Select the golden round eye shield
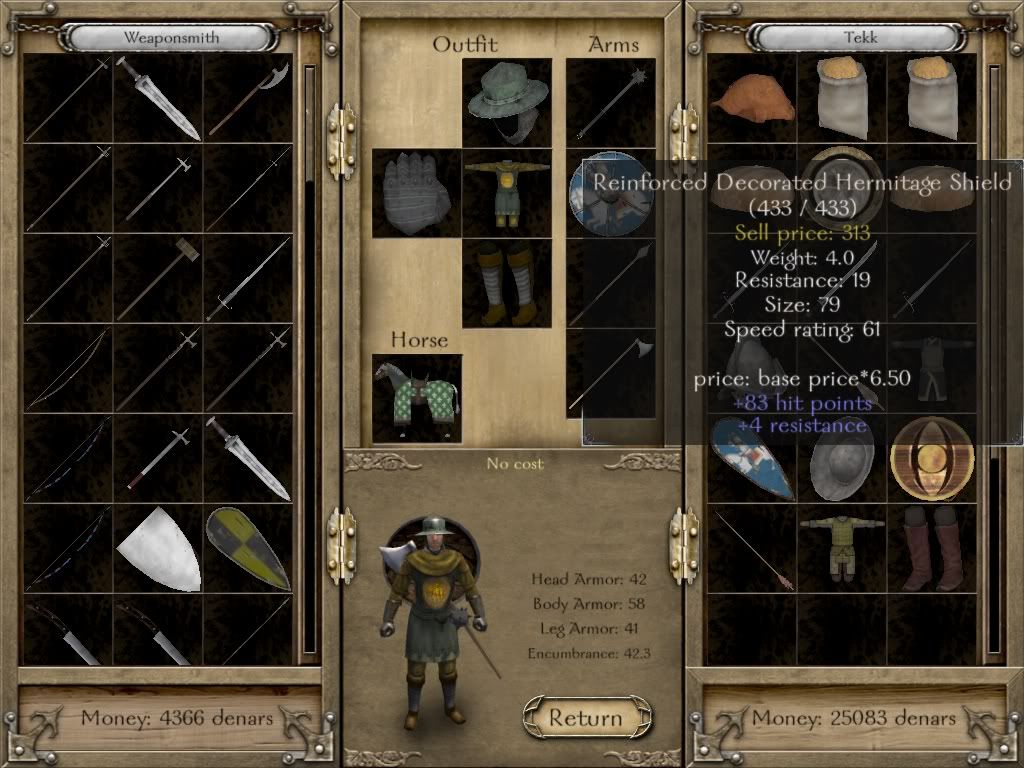Screen dimensions: 1024x768 click(x=931, y=458)
